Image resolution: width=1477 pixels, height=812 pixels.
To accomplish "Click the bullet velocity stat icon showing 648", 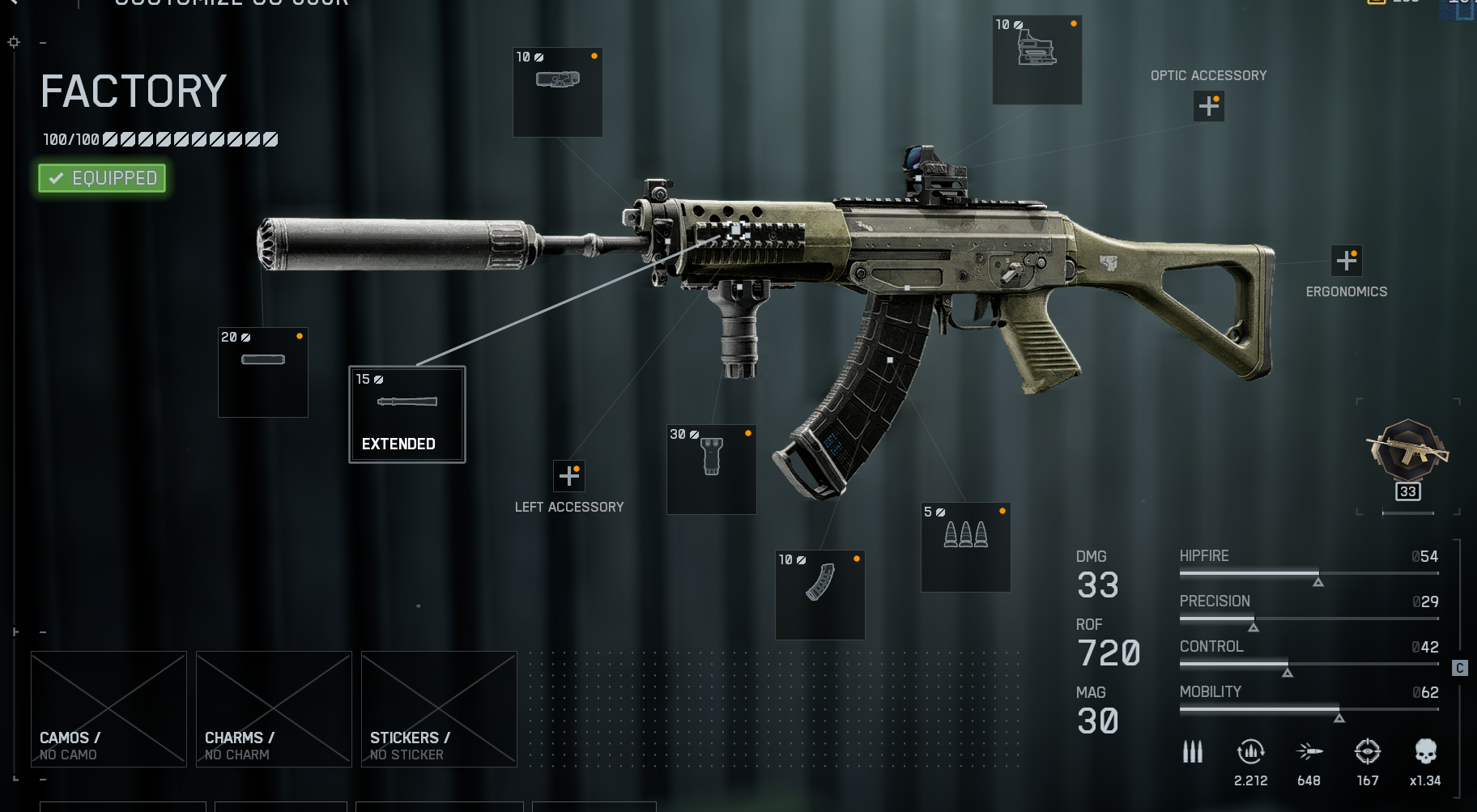I will click(1309, 751).
